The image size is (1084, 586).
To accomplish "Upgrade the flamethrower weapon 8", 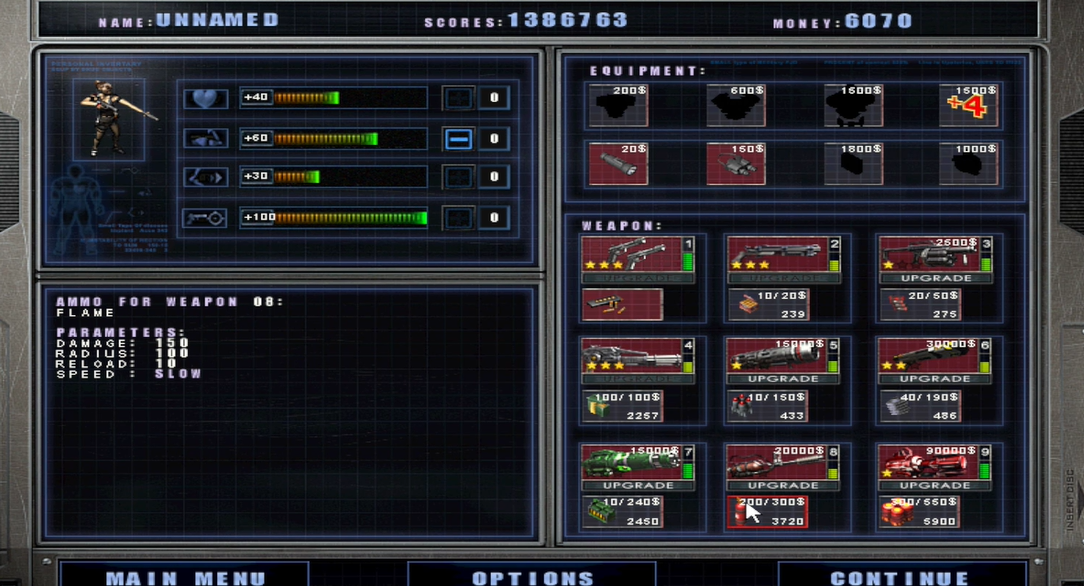I will pos(783,485).
